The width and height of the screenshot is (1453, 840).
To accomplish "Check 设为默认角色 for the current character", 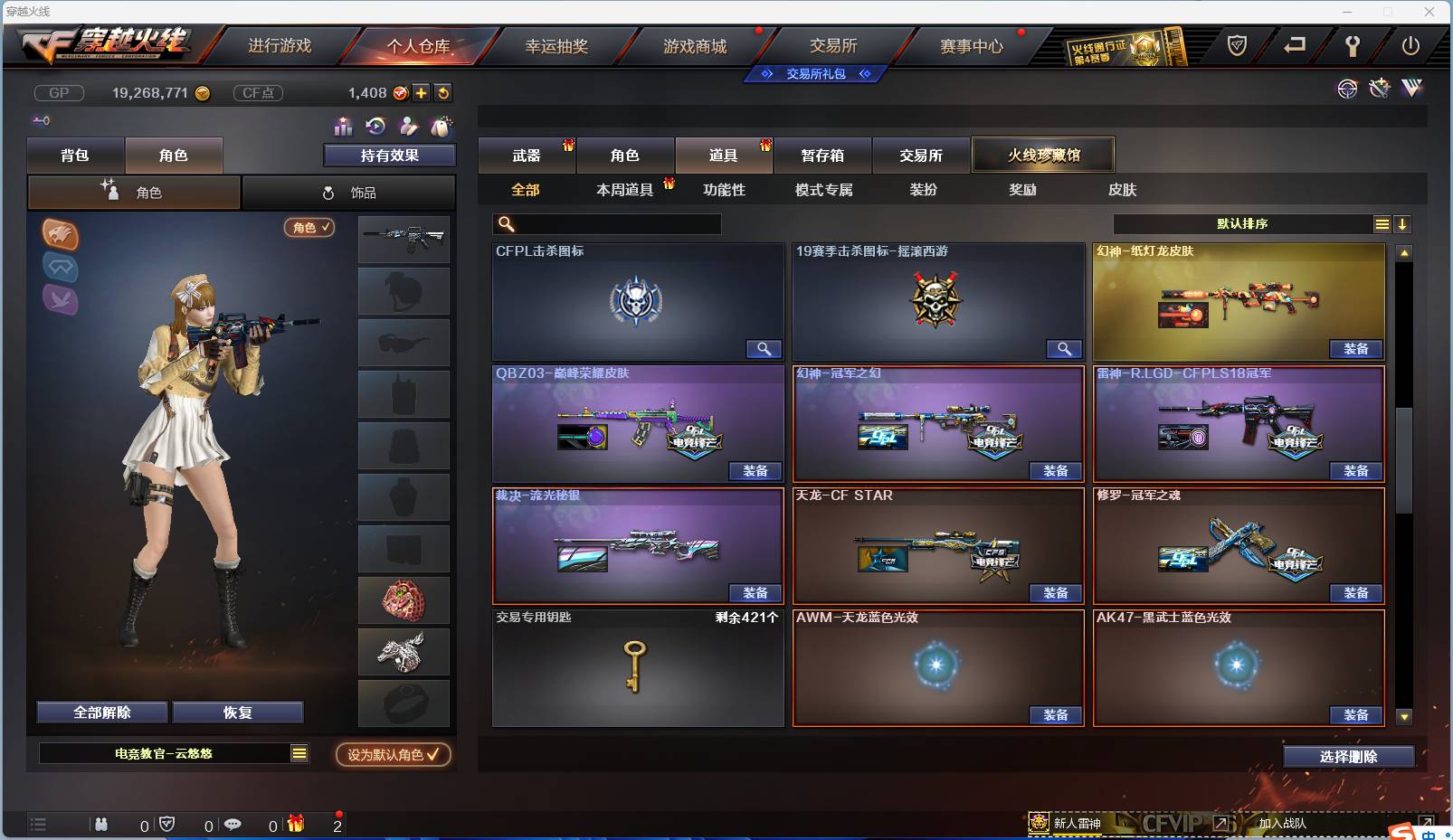I will 392,755.
